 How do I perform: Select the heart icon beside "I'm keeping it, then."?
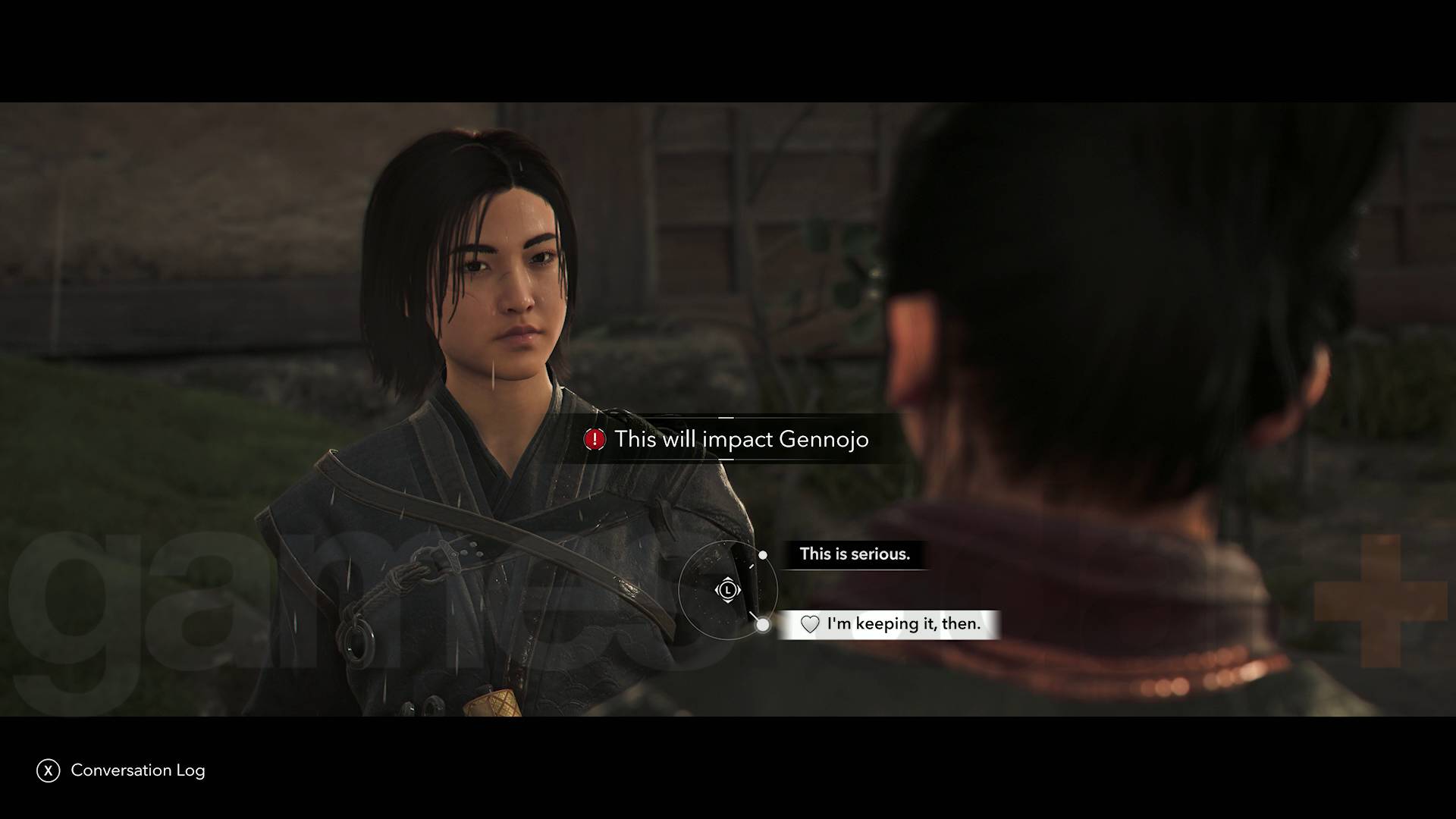810,624
